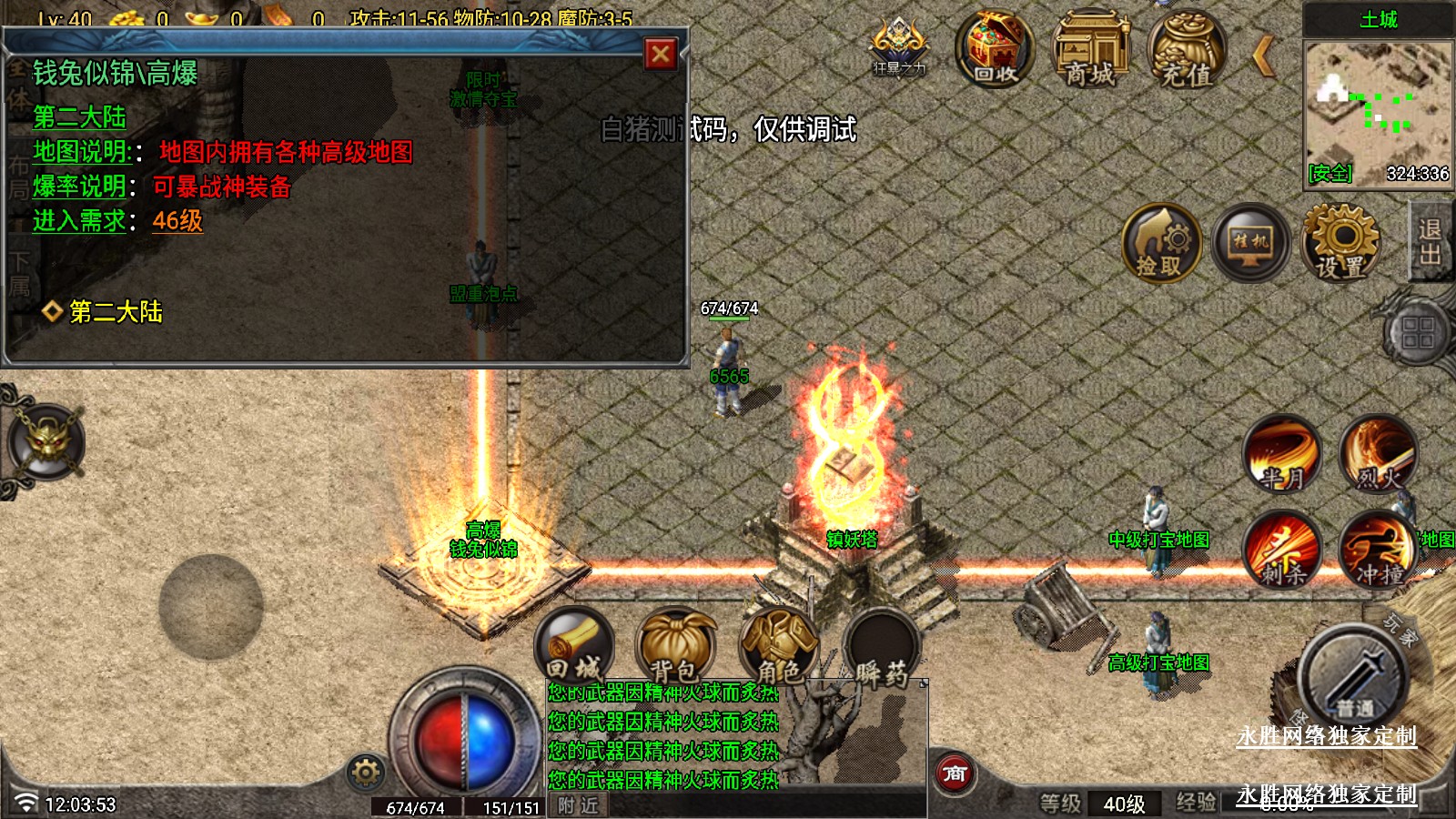Image resolution: width=1456 pixels, height=819 pixels.
Task: Switch chat to the 附近 channel
Action: click(x=578, y=805)
